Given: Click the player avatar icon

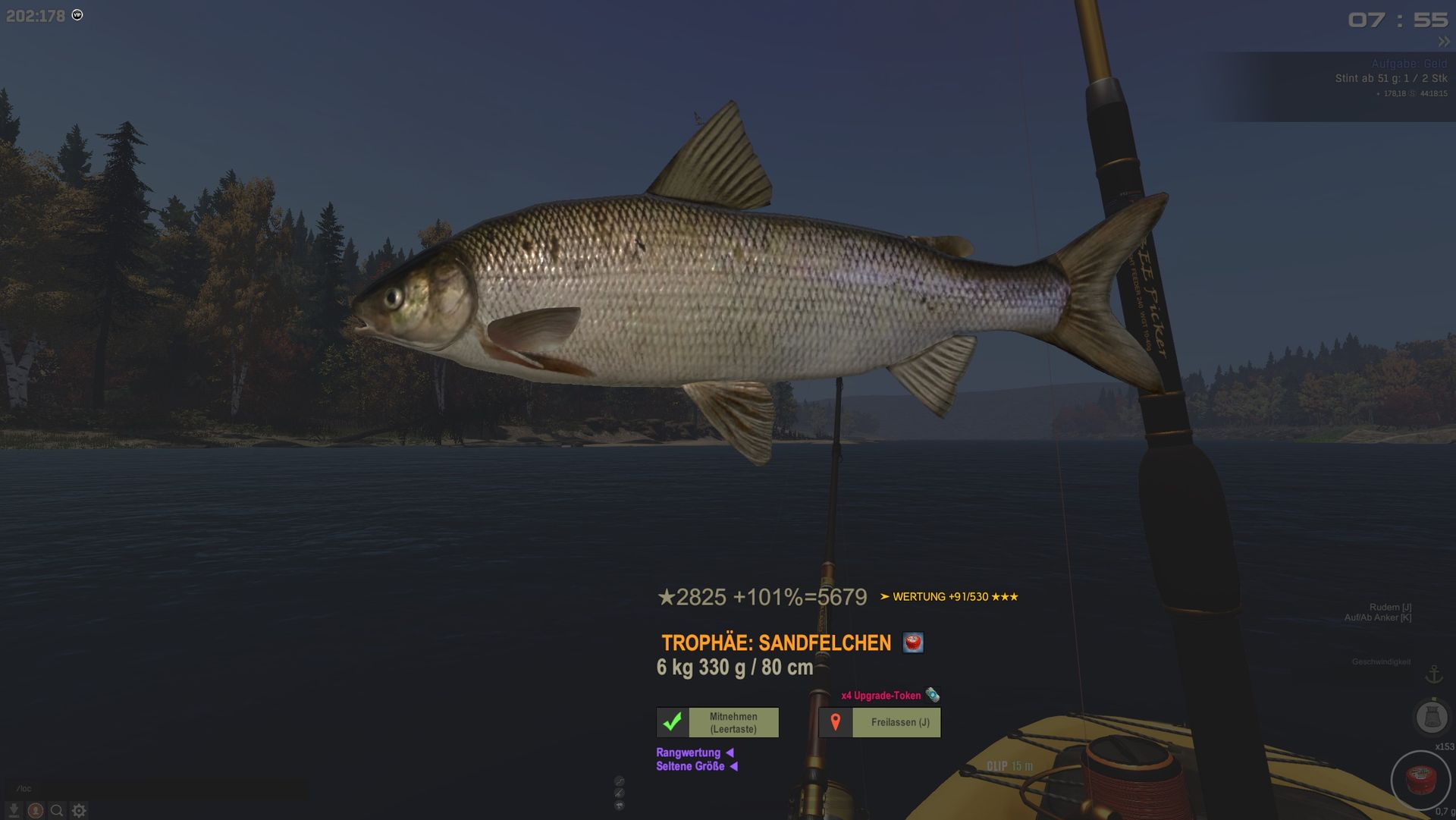Looking at the screenshot, I should (x=35, y=810).
